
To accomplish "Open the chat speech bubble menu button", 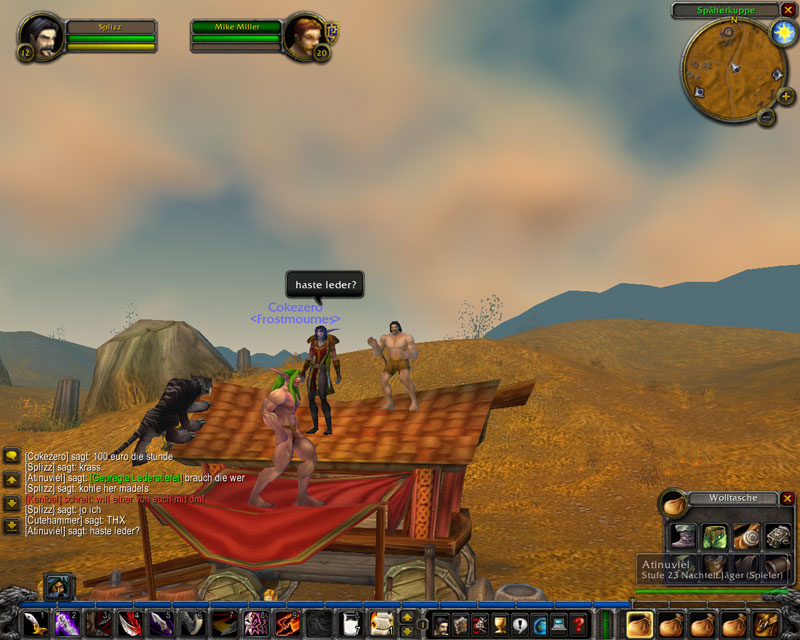I will click(x=12, y=456).
